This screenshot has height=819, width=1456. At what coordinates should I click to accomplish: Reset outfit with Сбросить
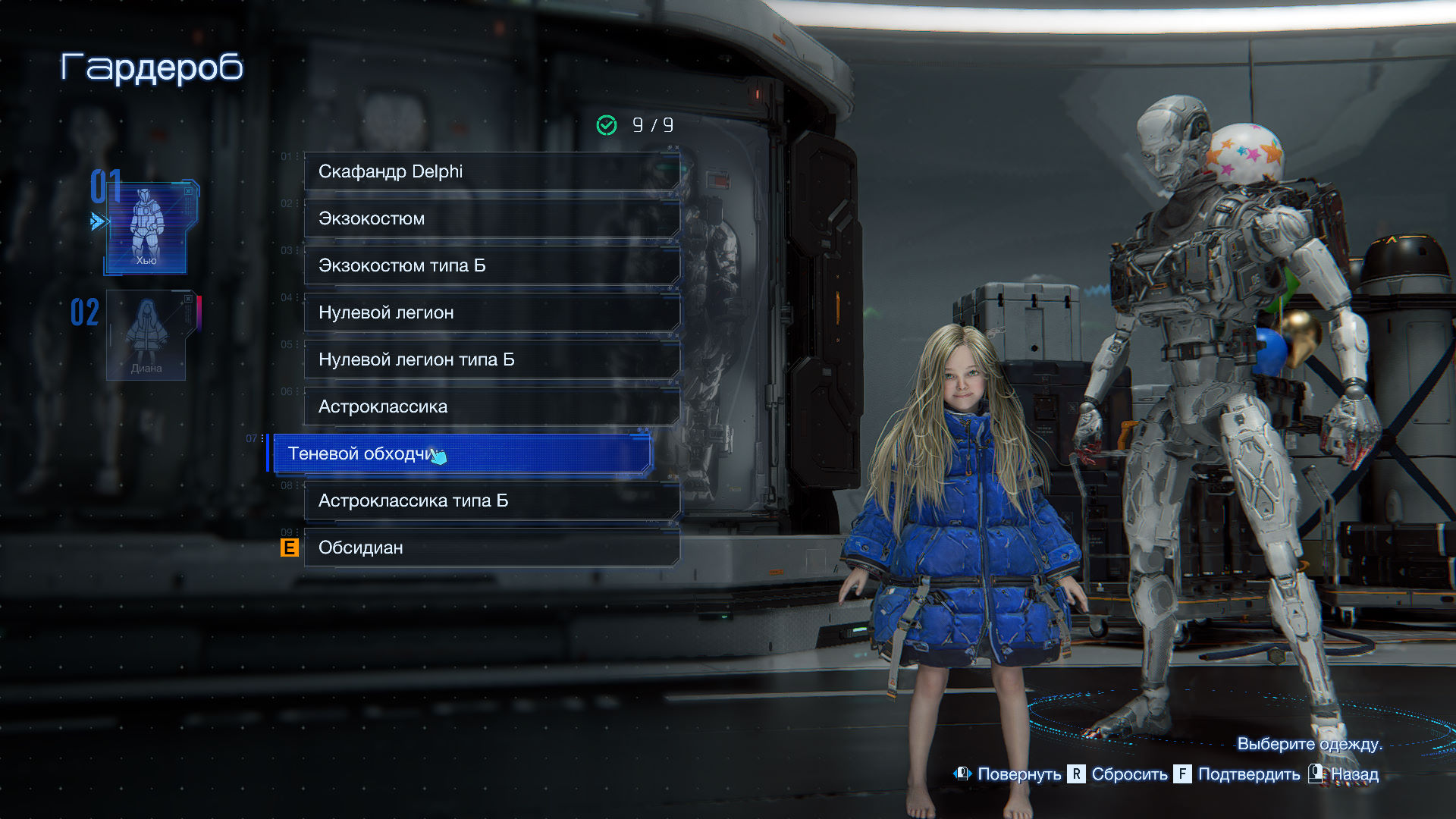tap(1128, 774)
